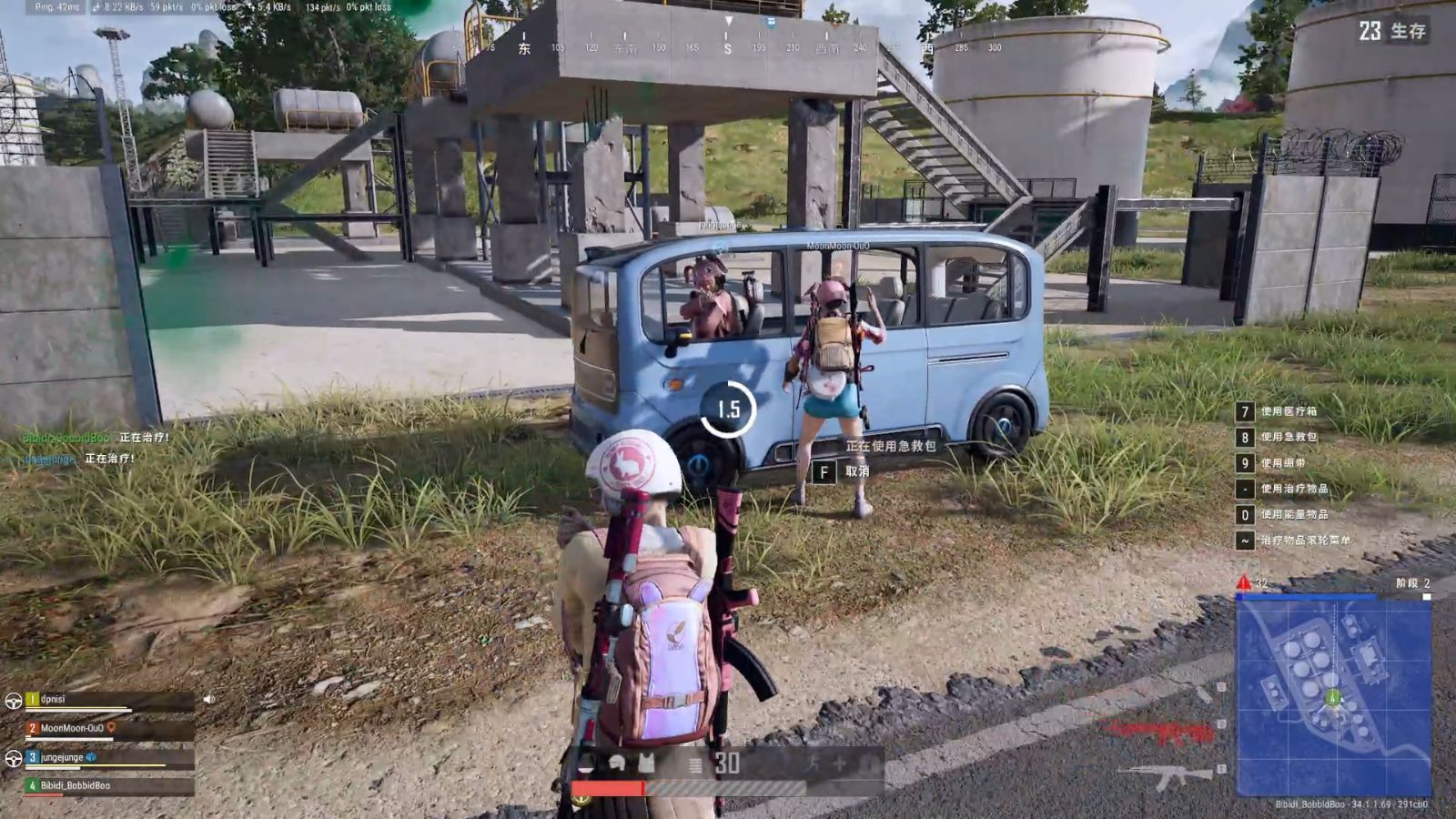
Task: Toggle the speaker icon beside dpnisi
Action: (x=209, y=699)
